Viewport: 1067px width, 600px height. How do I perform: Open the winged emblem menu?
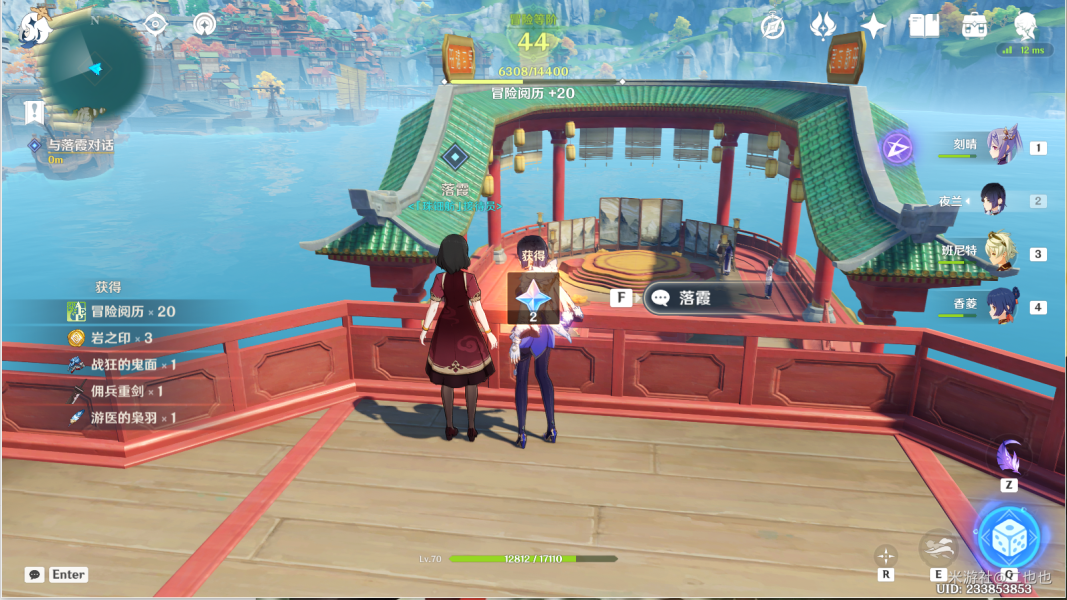tap(822, 27)
